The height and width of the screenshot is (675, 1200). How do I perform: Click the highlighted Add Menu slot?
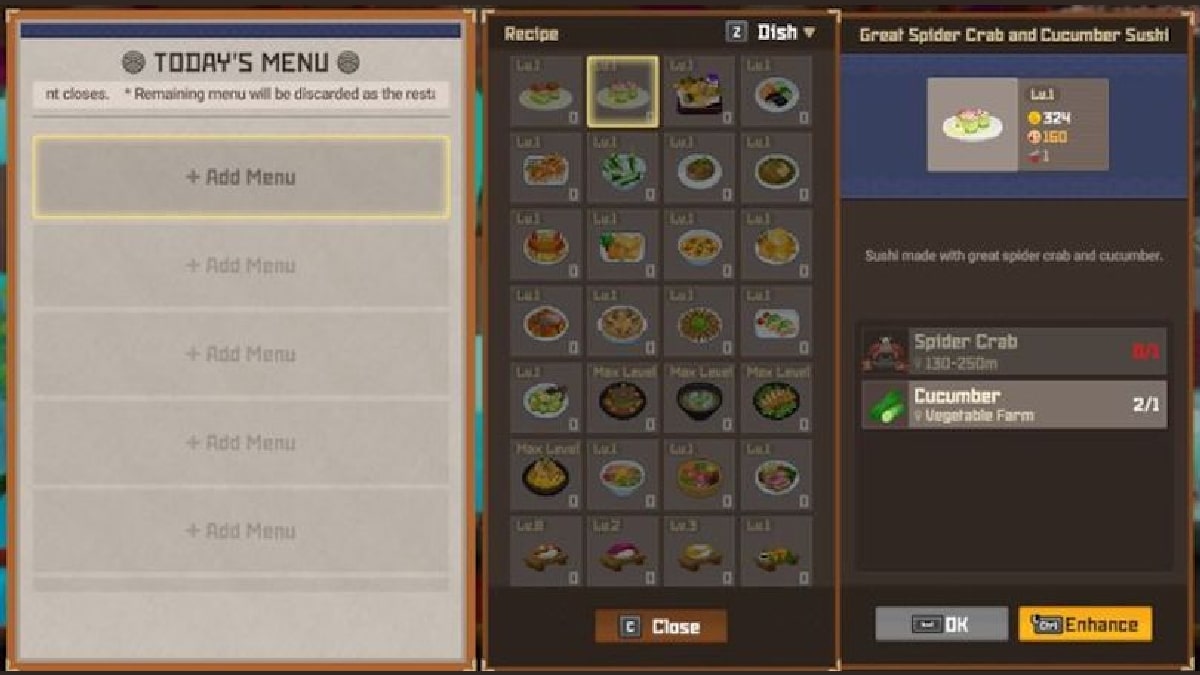click(x=241, y=177)
